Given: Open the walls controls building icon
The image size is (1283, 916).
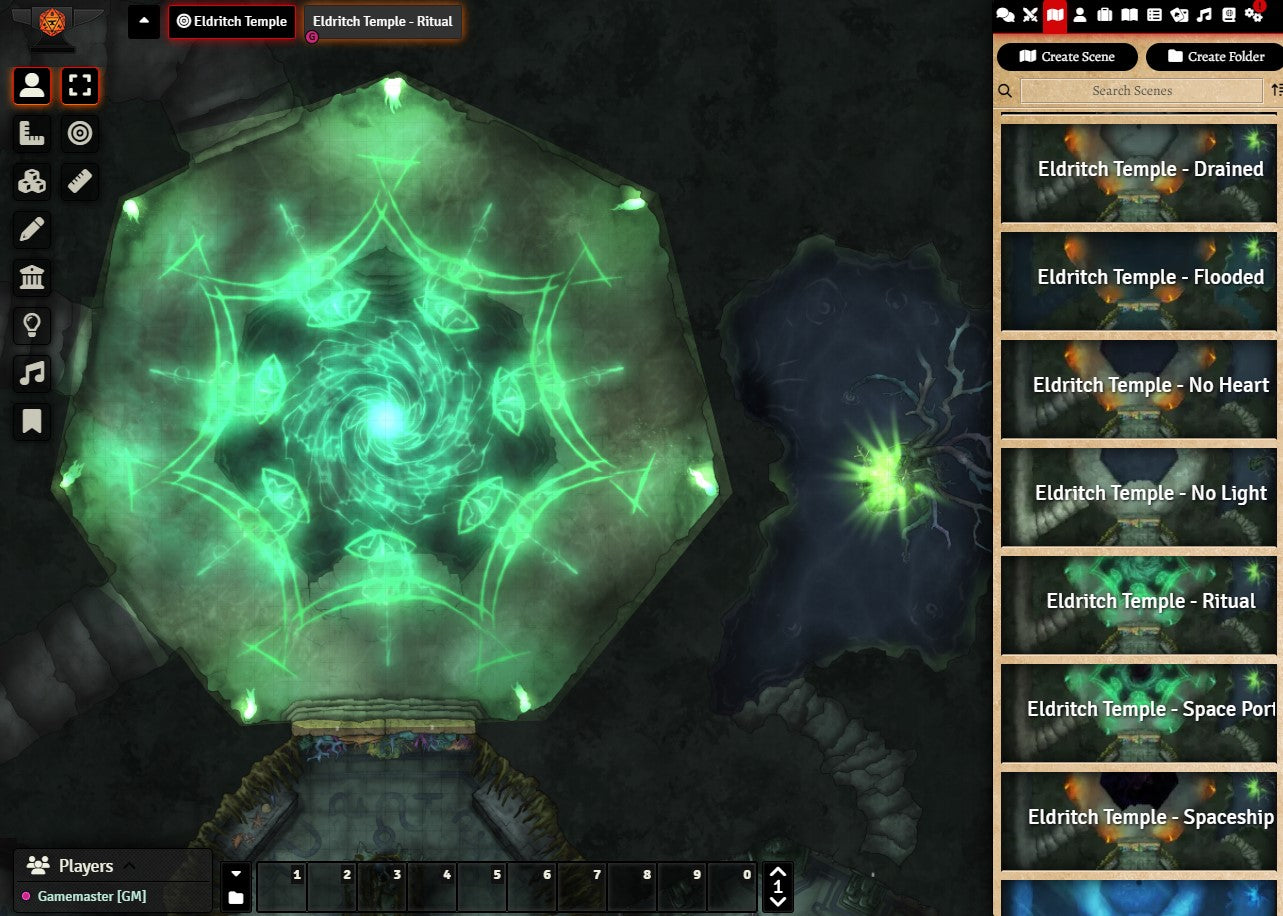Looking at the screenshot, I should tap(32, 277).
